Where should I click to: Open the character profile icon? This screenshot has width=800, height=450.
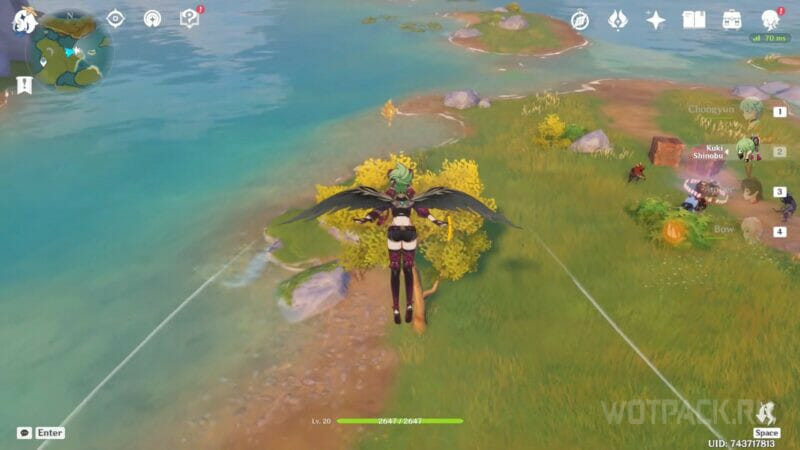(x=770, y=20)
